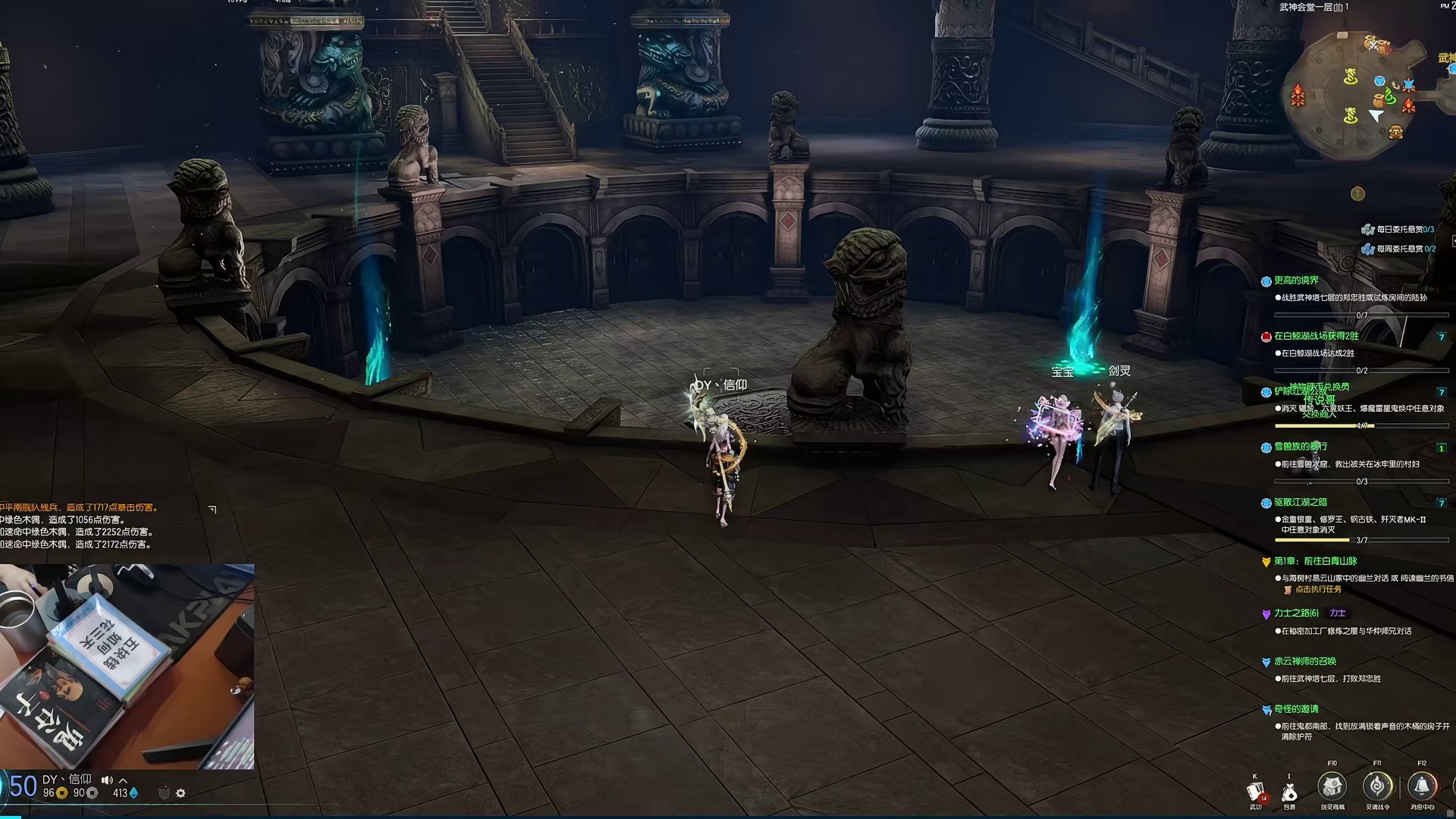1456x819 pixels.
Task: Select the 赤云禅师的召唤 quest title
Action: pos(1304,661)
